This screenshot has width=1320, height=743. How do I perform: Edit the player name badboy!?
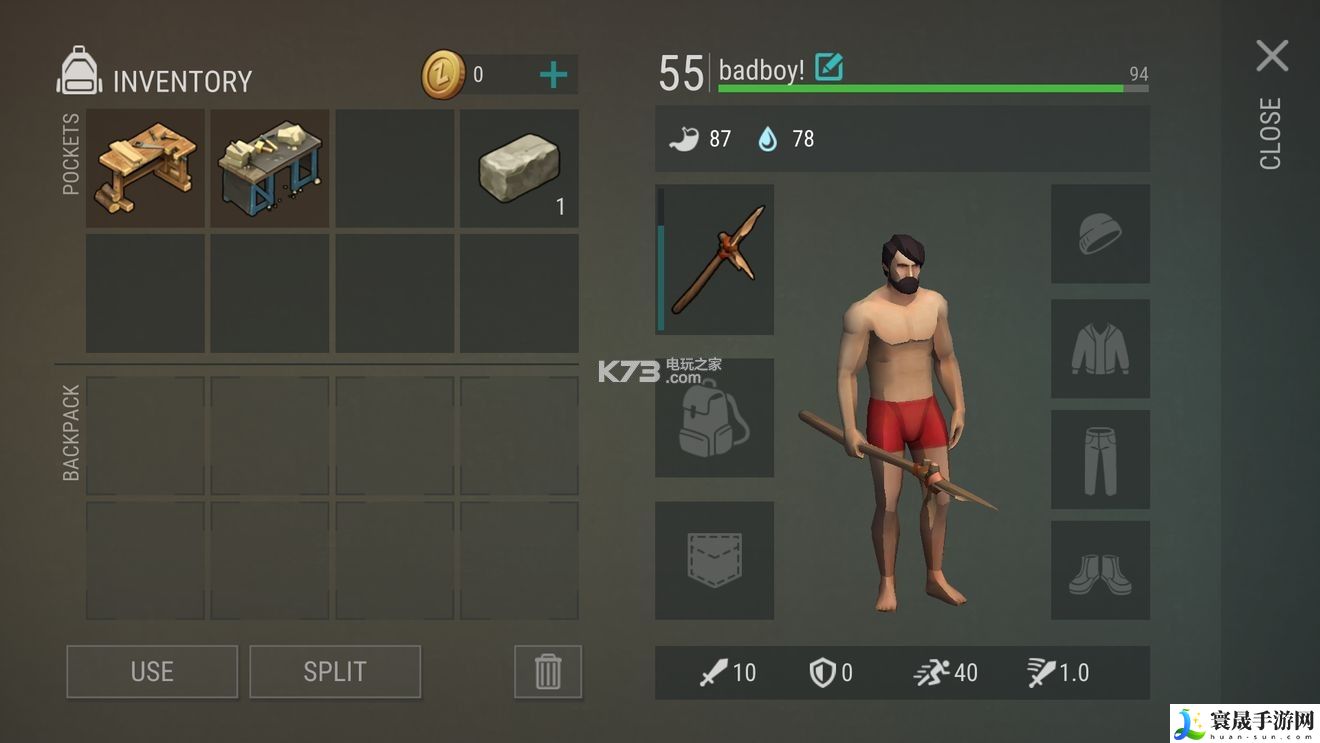point(829,68)
